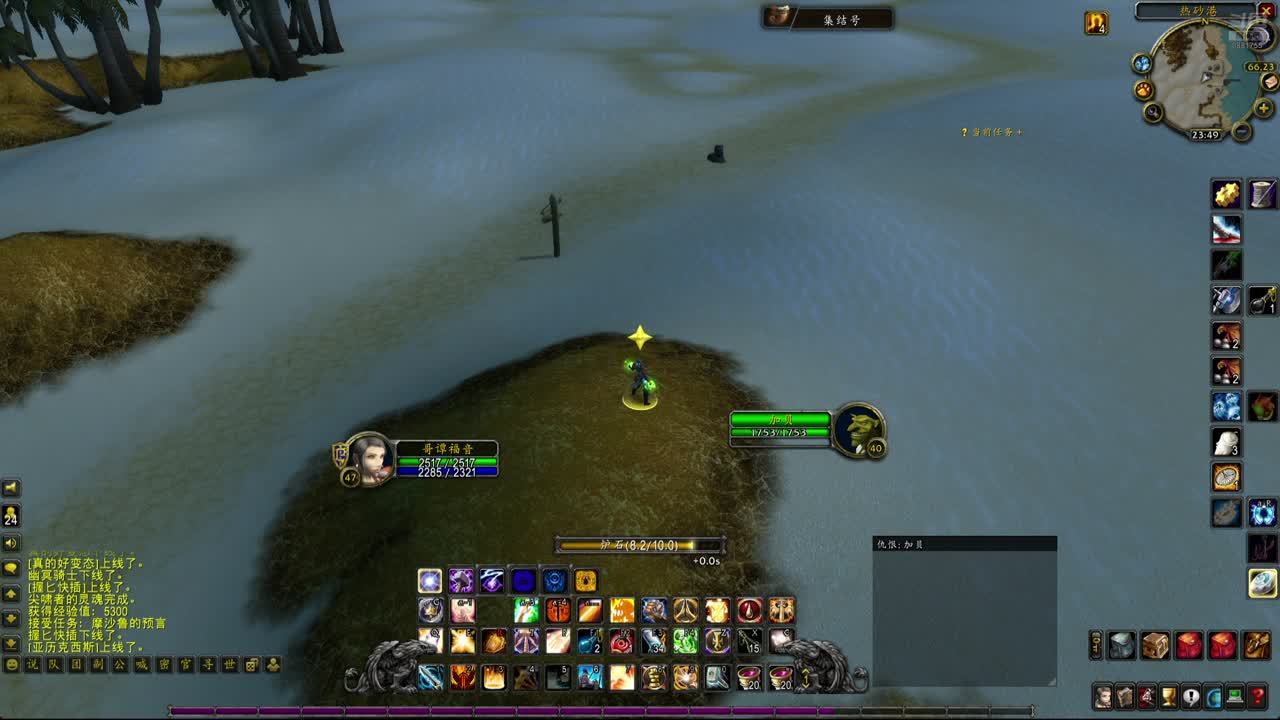1280x720 pixels.
Task: Open the backpack bag slot
Action: (x=1257, y=645)
